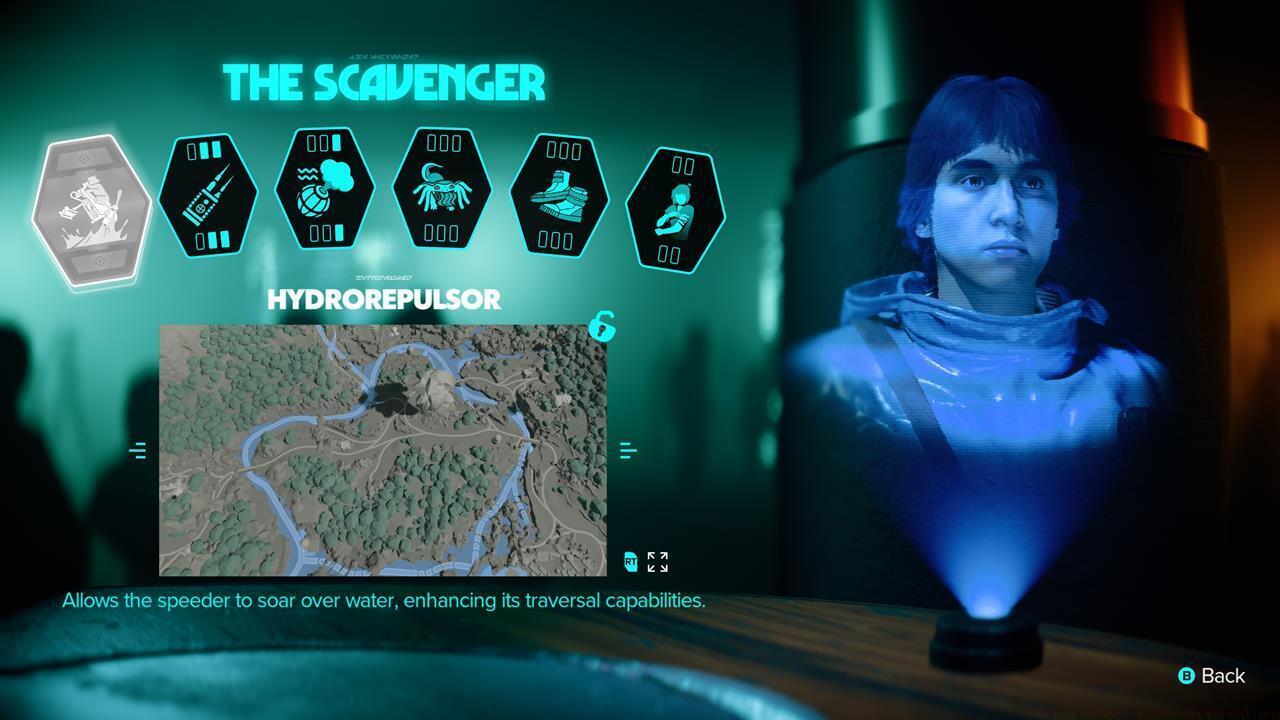Expand the right navigation chevron beside the map
The height and width of the screenshot is (720, 1280).
[x=629, y=450]
